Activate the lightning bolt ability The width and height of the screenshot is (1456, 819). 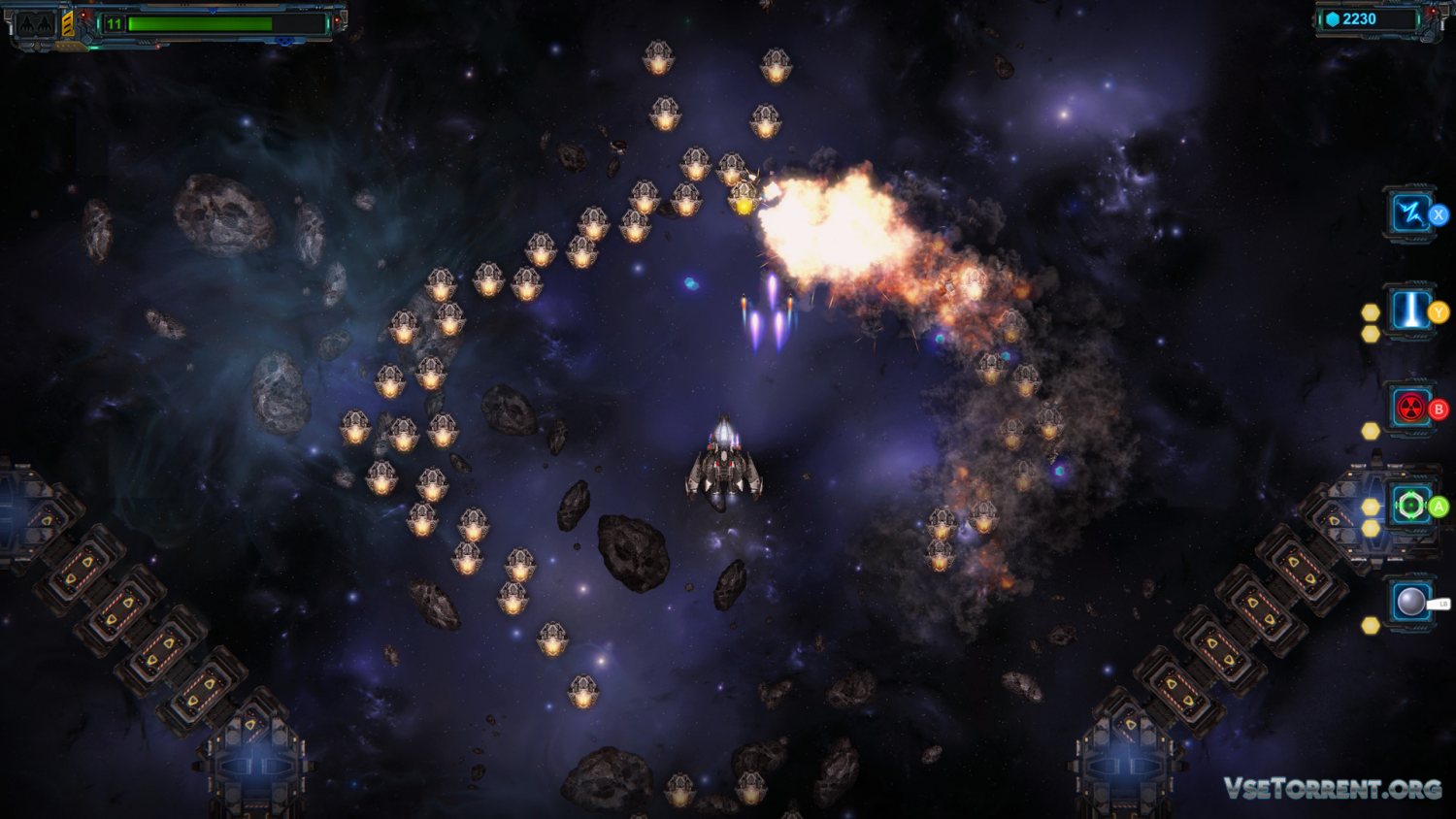point(1410,213)
